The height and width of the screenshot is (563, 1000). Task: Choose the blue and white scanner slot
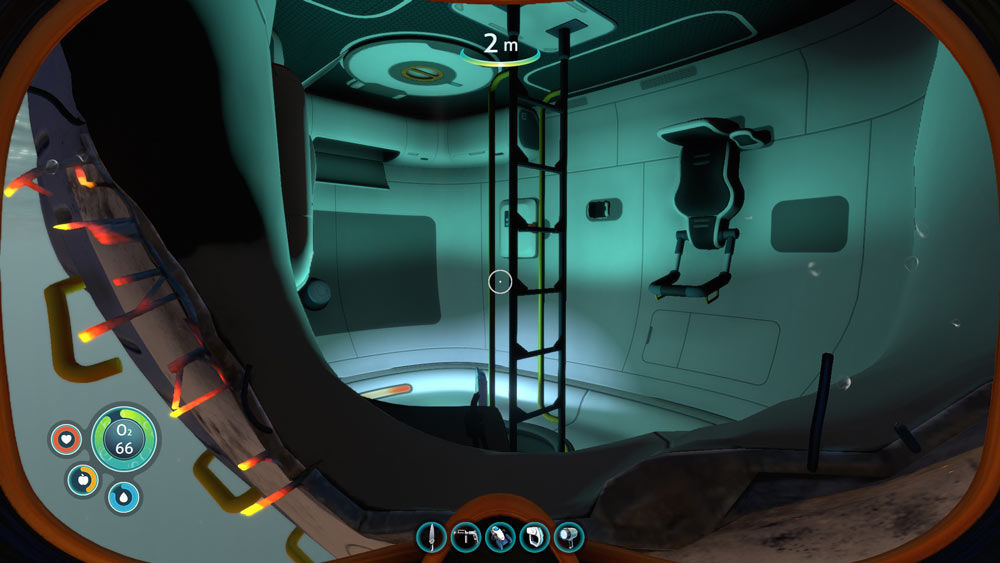click(500, 537)
